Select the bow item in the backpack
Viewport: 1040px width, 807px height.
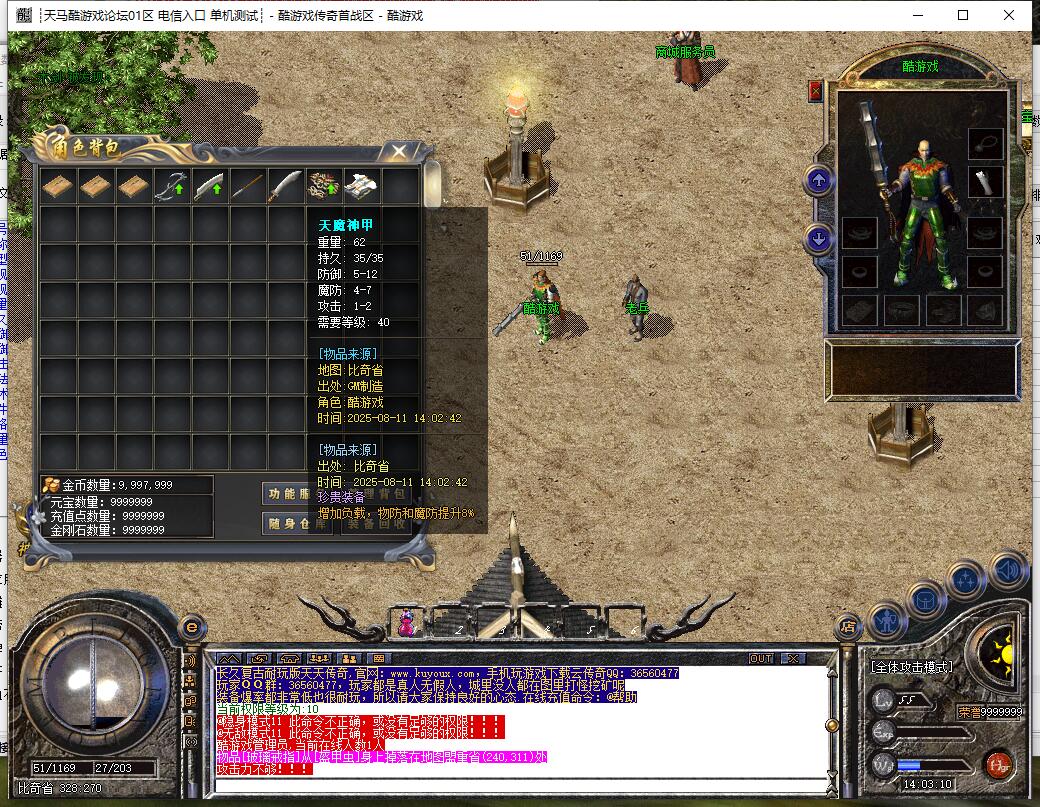[172, 186]
